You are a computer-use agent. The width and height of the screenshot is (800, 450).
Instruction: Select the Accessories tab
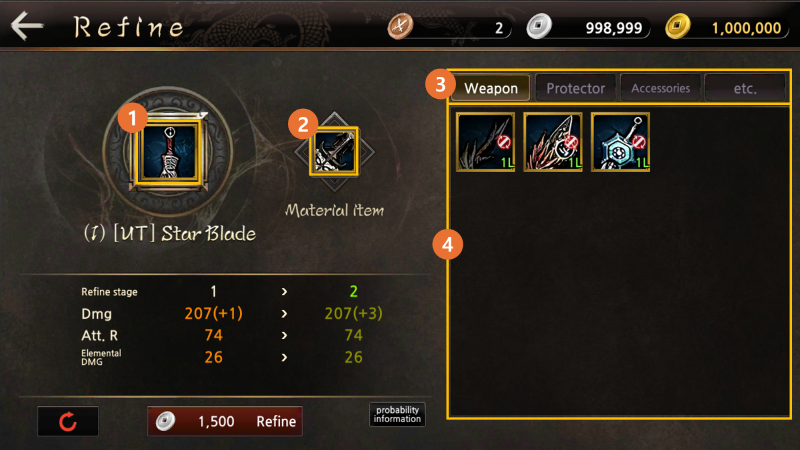660,88
